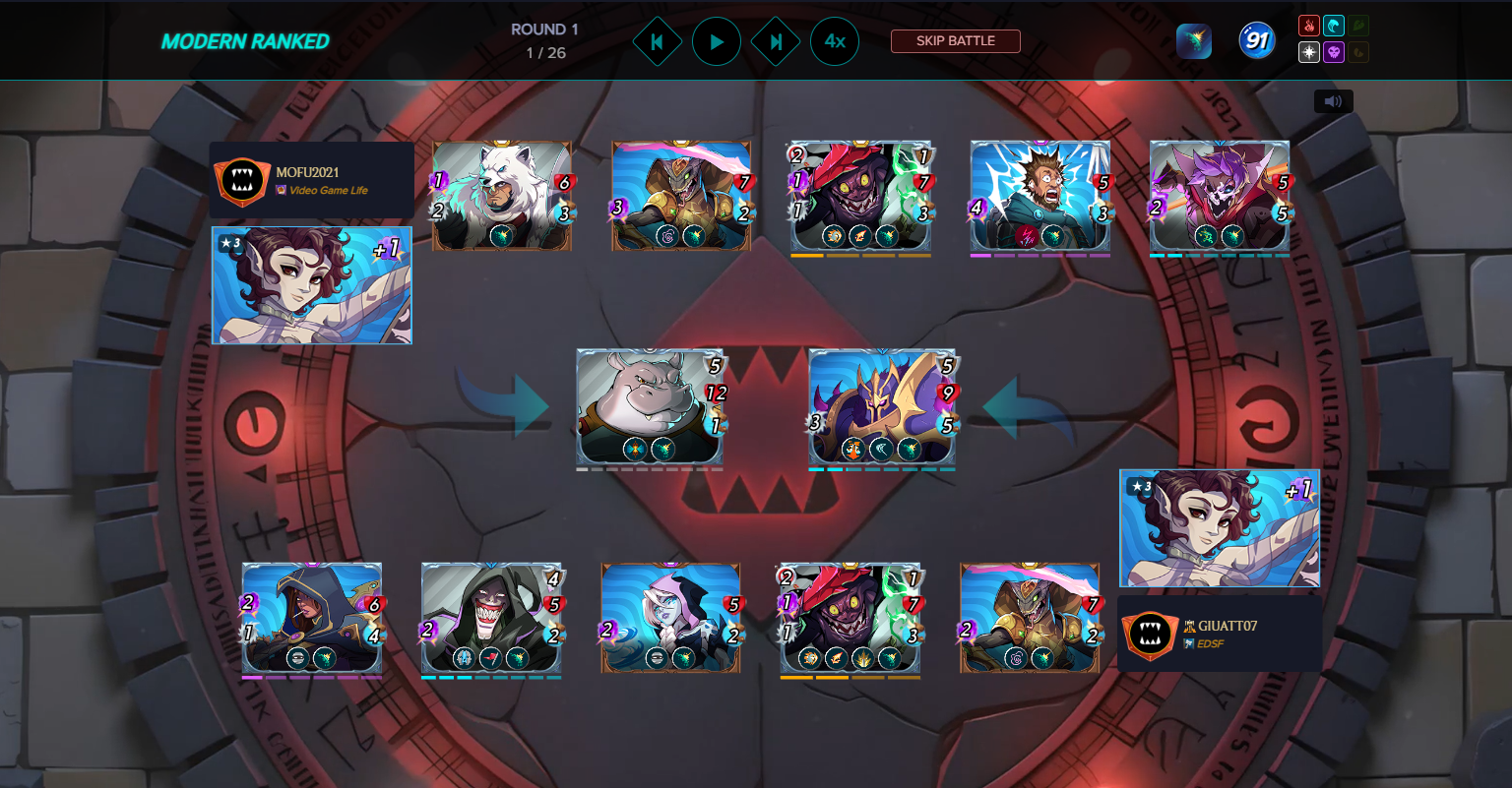
Task: Open GIUATT07's summoner card
Action: click(1220, 528)
